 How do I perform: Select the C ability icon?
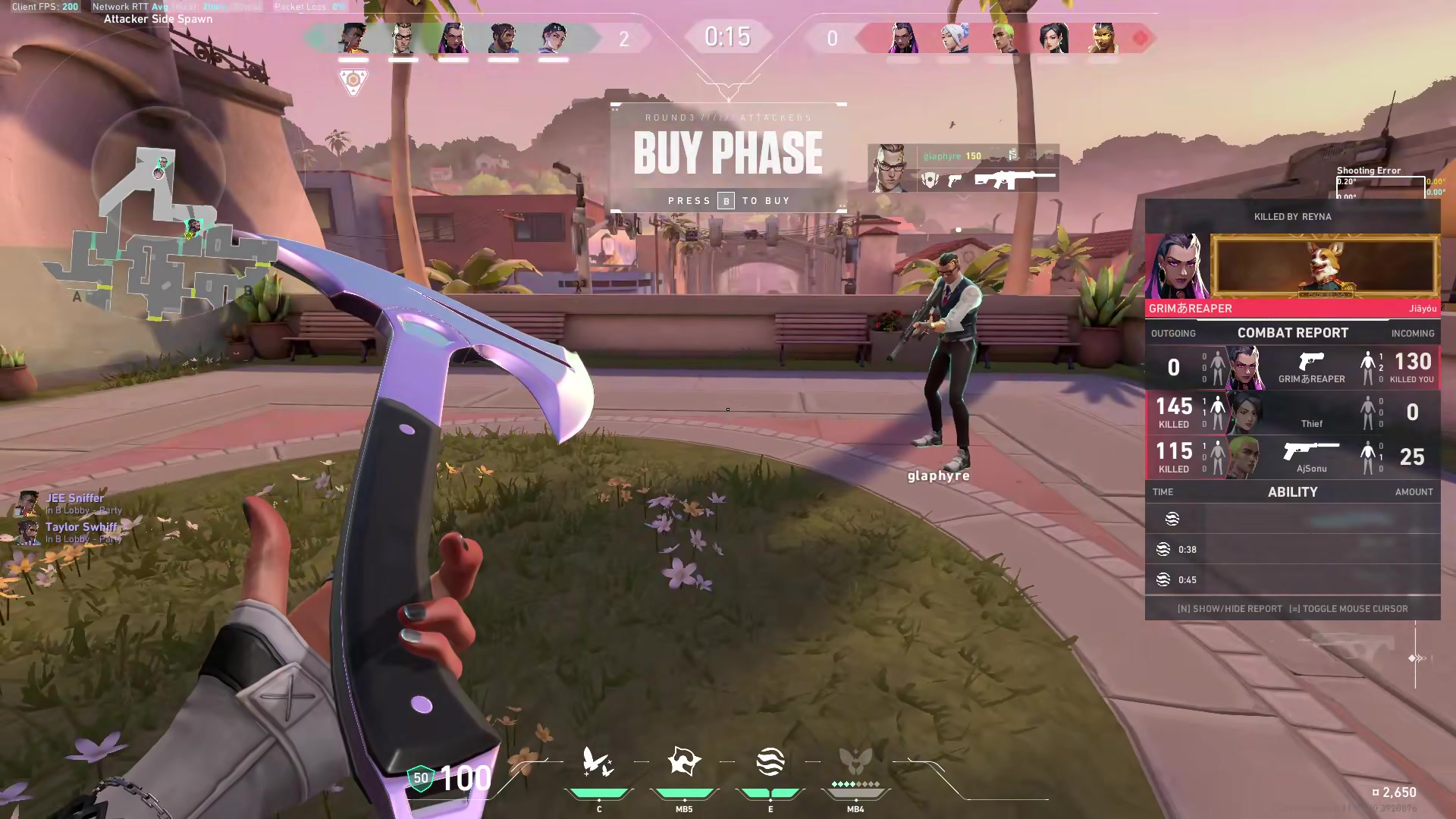(x=599, y=762)
